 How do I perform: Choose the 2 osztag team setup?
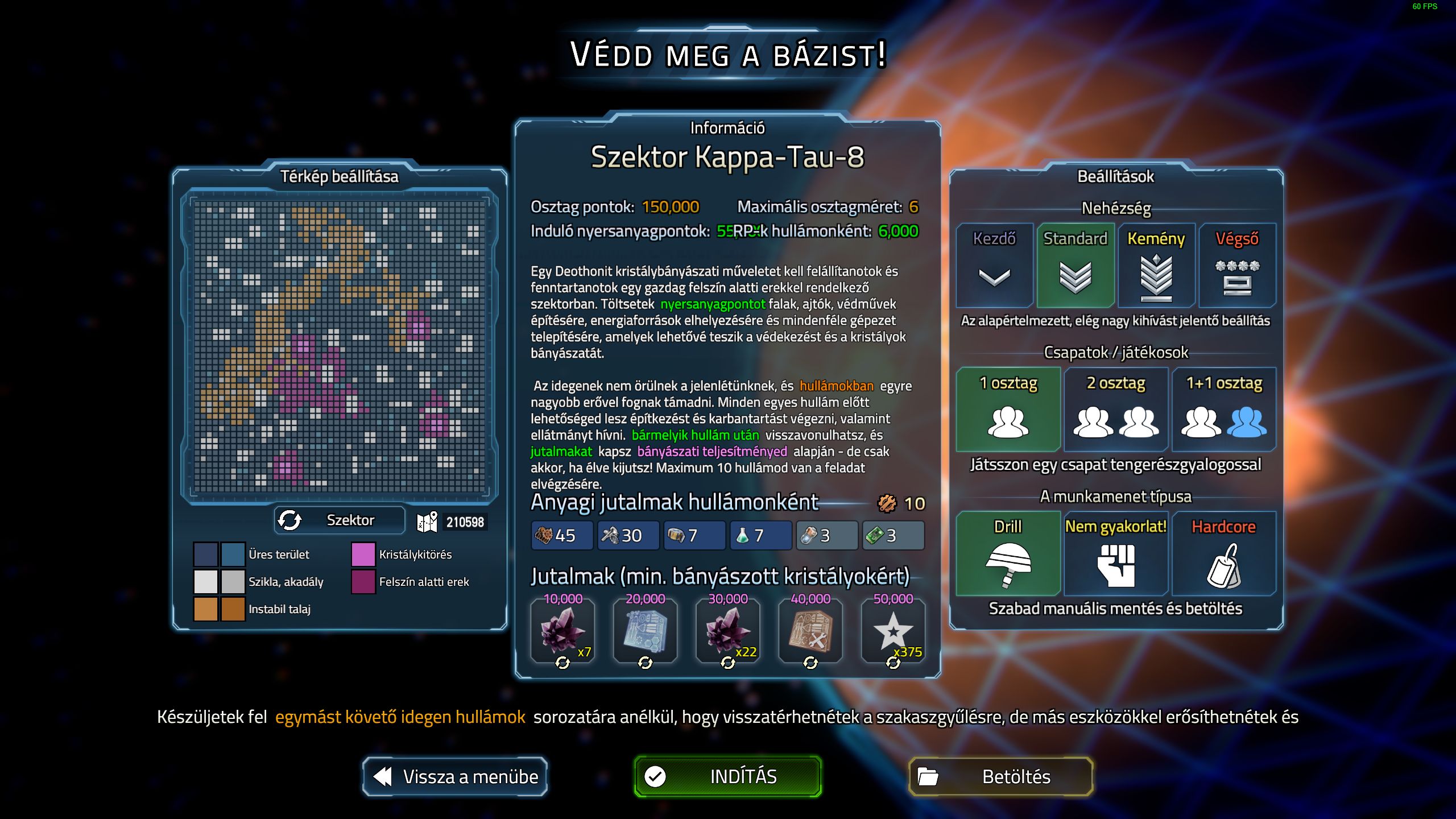click(x=1116, y=409)
